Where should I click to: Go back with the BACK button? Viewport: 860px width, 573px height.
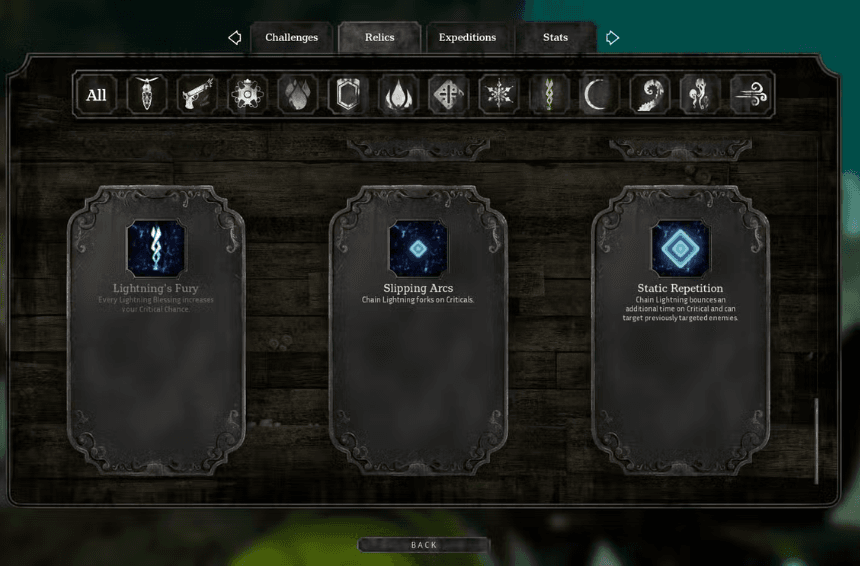pyautogui.click(x=424, y=545)
